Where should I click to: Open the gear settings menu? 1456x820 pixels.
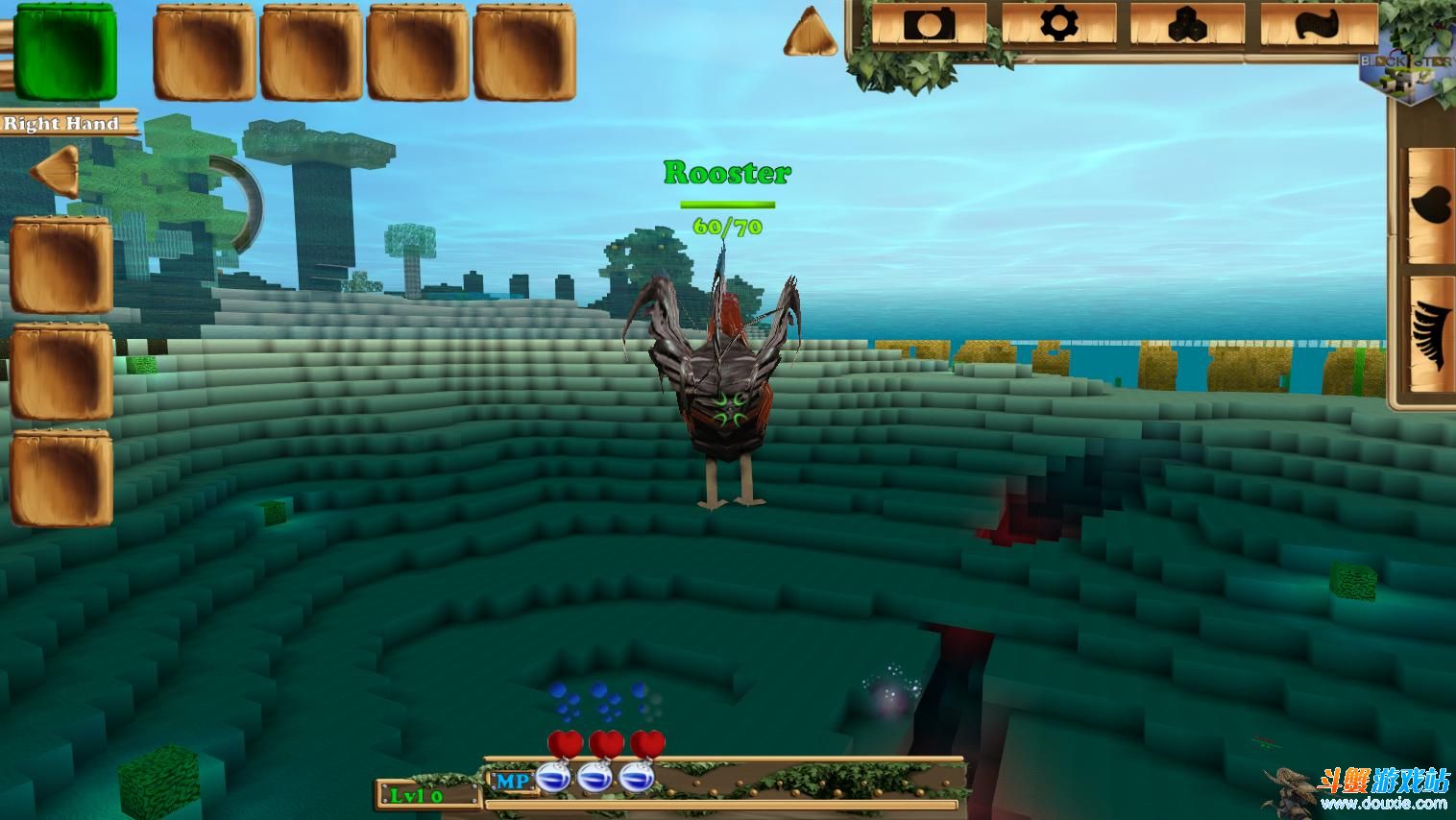[1058, 24]
